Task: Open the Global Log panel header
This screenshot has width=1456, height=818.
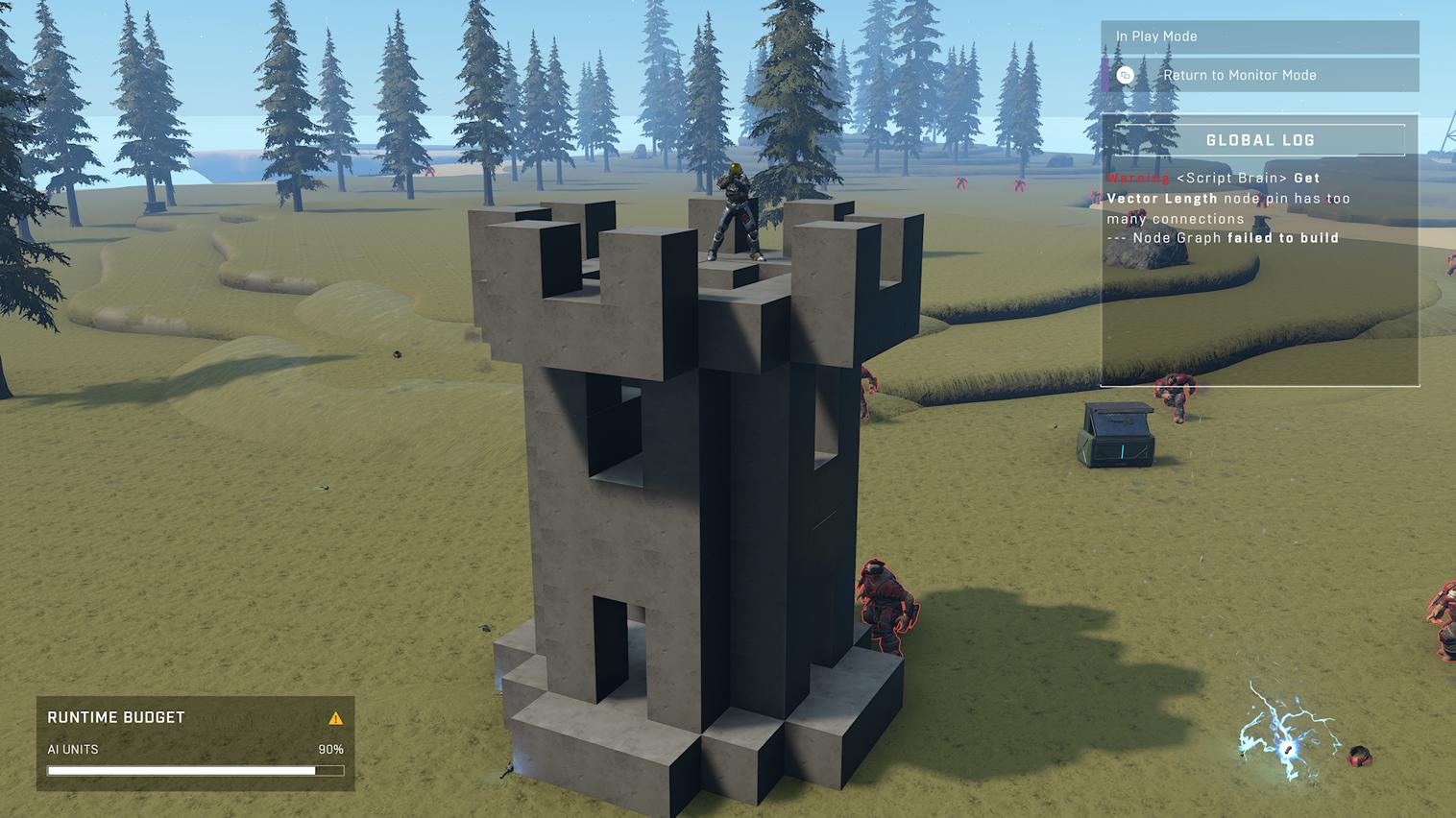Action: (x=1259, y=140)
